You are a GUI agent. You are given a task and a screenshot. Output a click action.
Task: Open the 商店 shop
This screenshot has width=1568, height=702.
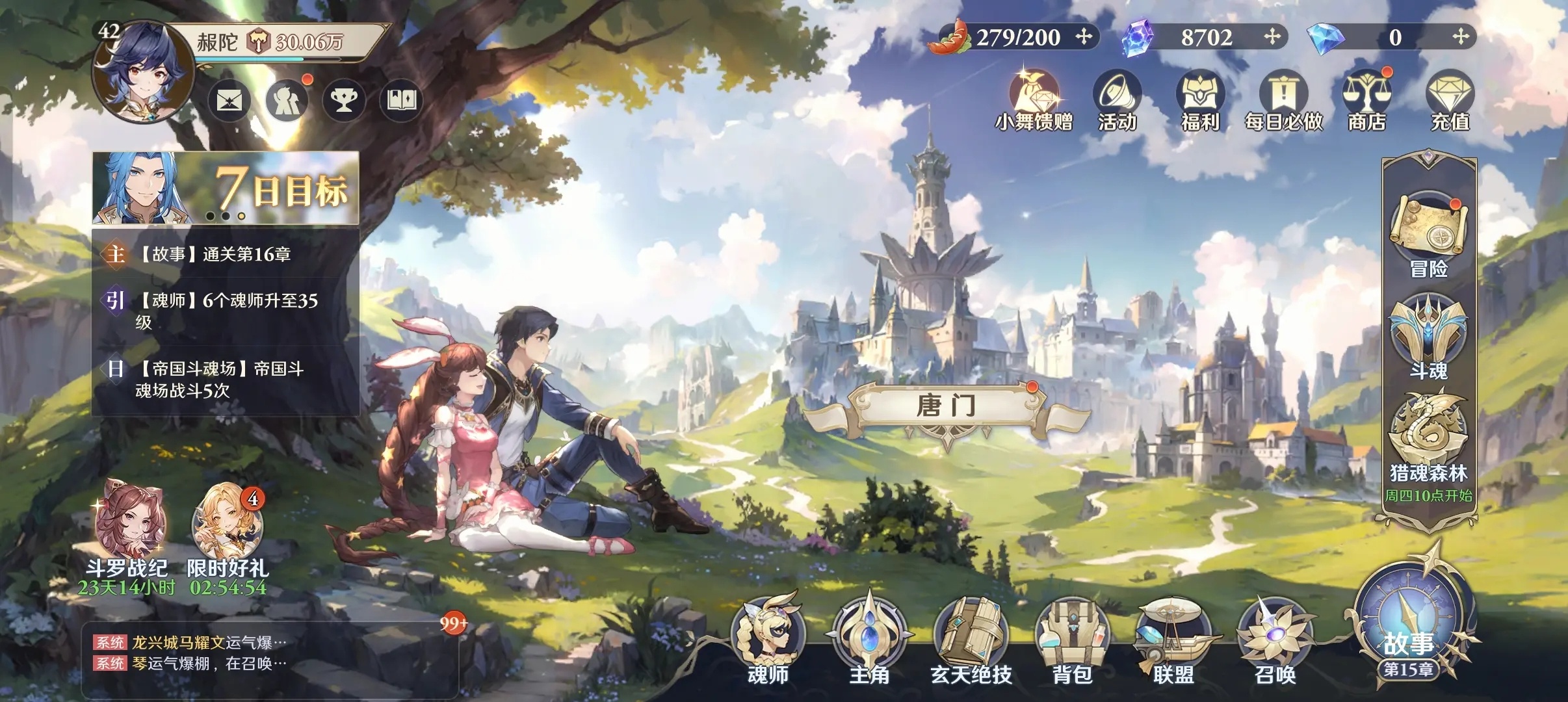pyautogui.click(x=1366, y=101)
